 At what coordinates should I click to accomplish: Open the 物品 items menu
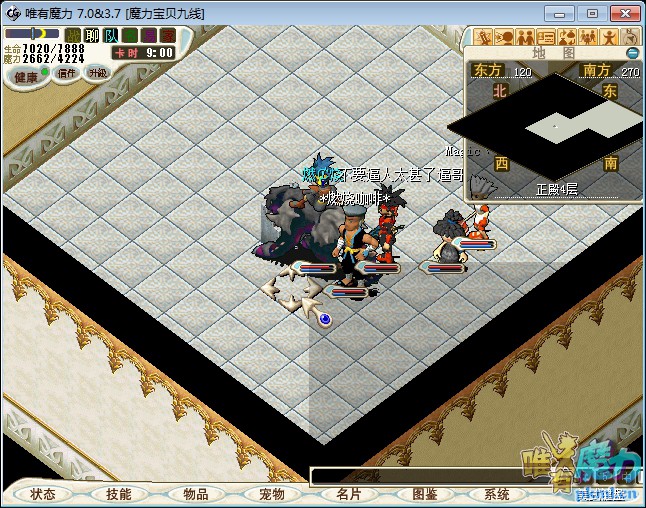coord(196,494)
